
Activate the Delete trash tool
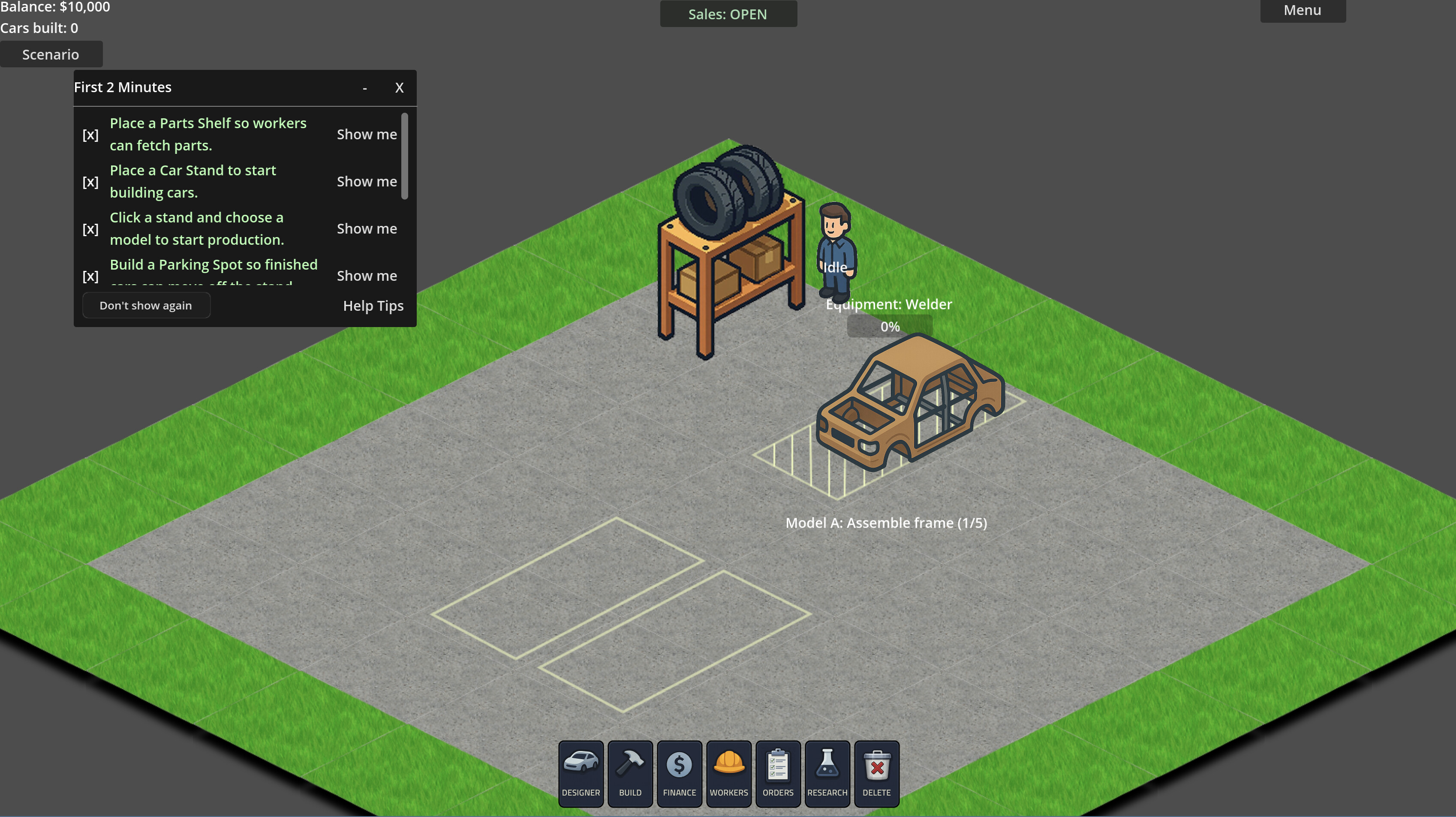[877, 773]
